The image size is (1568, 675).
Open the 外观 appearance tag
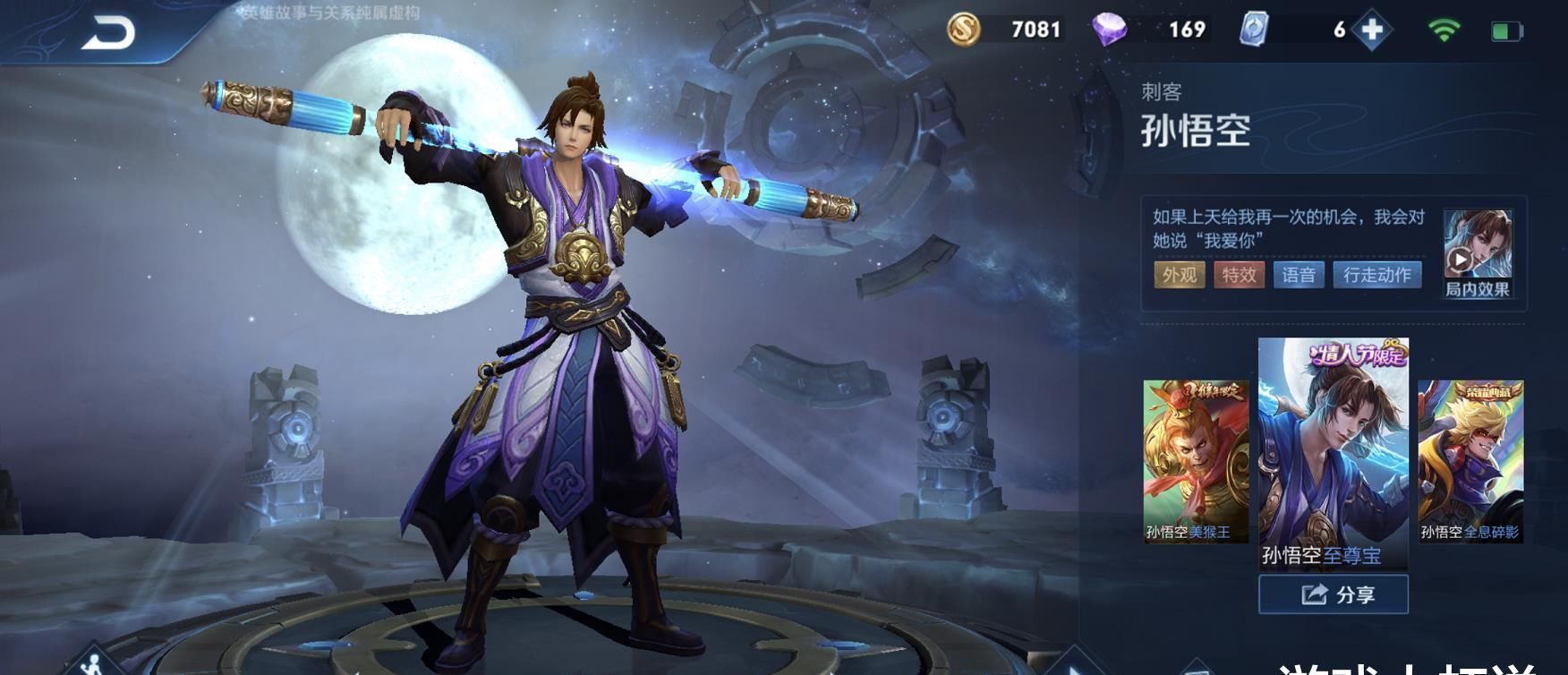pyautogui.click(x=1179, y=275)
